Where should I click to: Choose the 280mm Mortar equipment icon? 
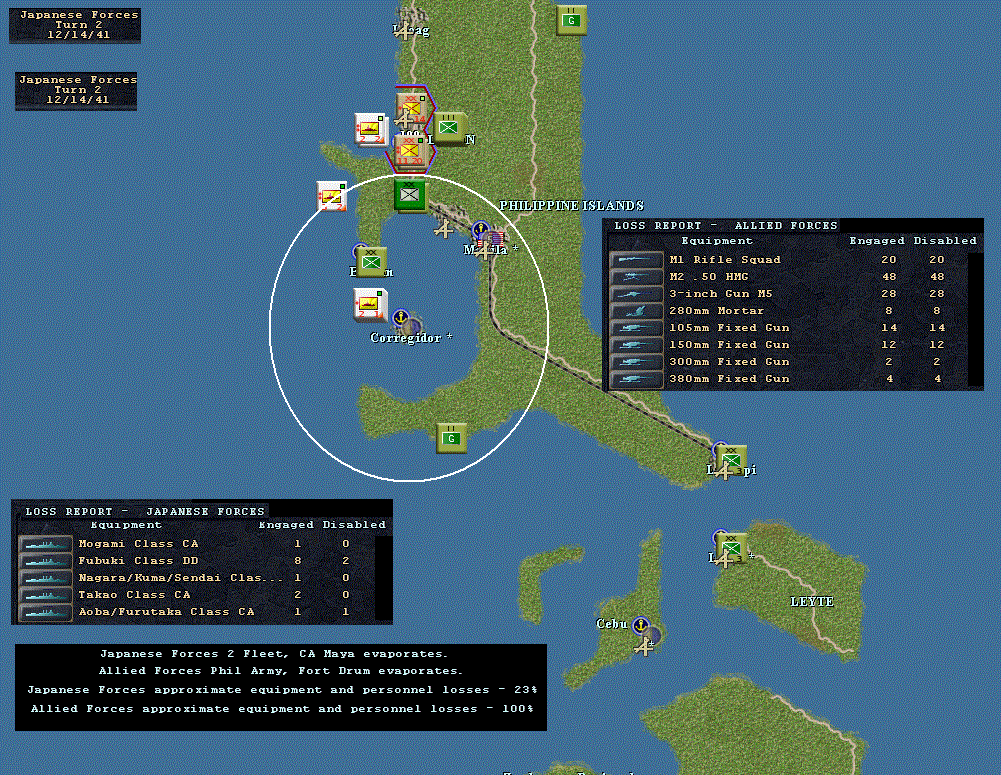pos(636,311)
